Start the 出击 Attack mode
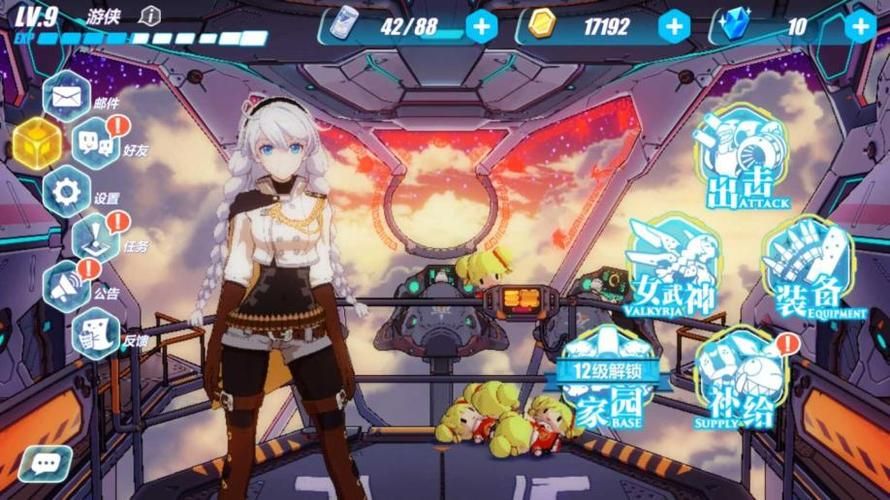This screenshot has width=890, height=500. pyautogui.click(x=741, y=158)
